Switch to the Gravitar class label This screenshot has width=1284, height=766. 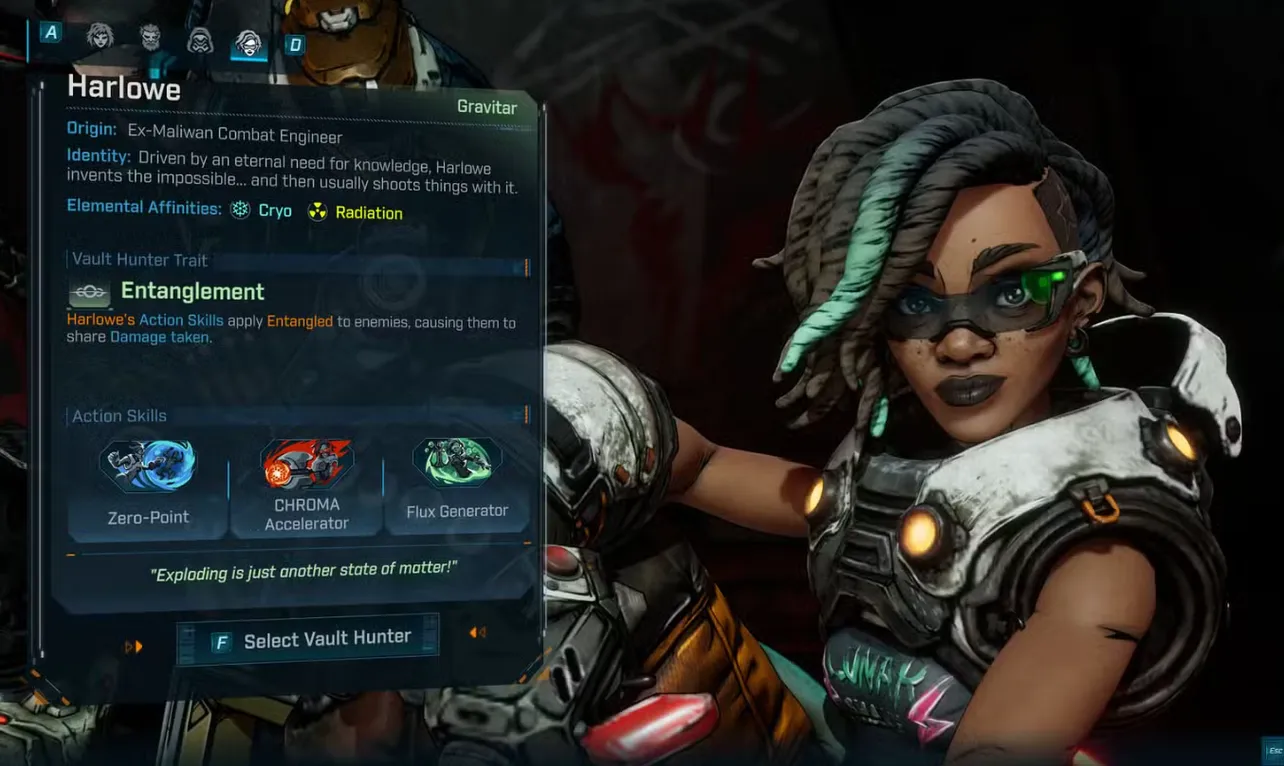point(488,107)
